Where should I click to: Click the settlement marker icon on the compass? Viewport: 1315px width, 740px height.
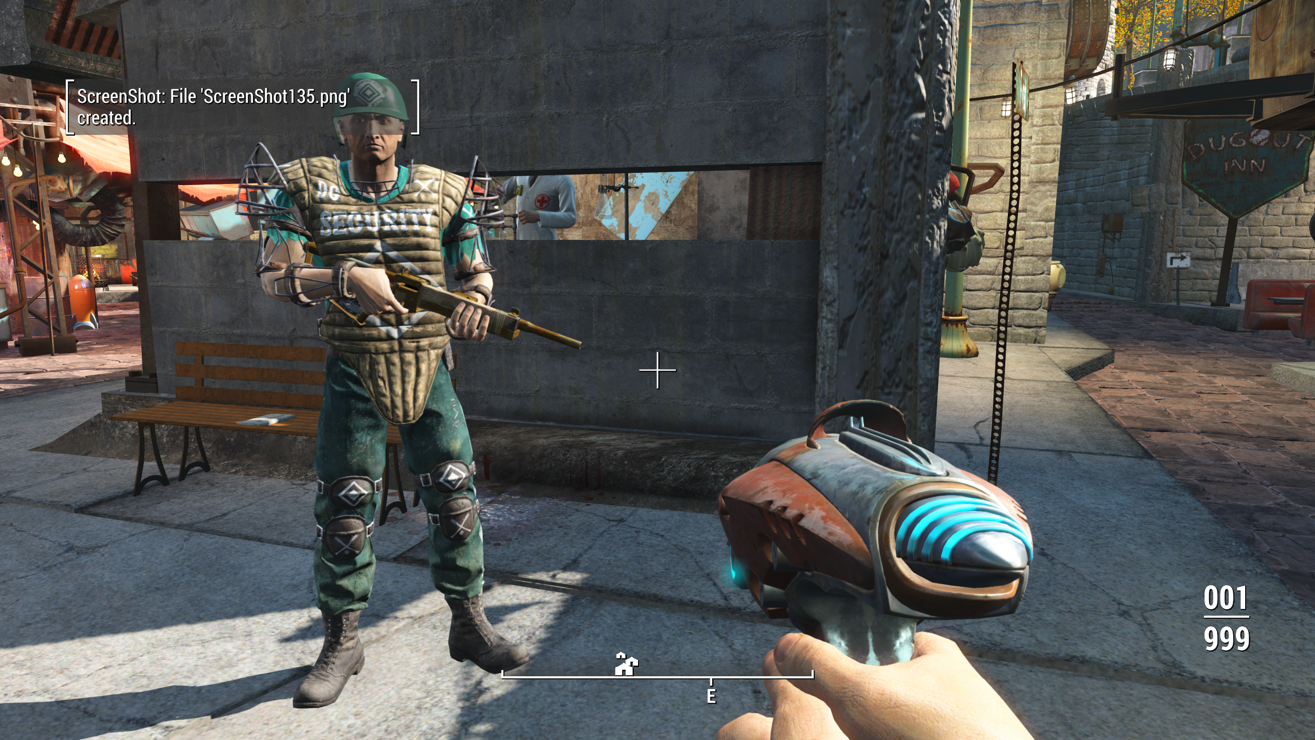coord(626,664)
